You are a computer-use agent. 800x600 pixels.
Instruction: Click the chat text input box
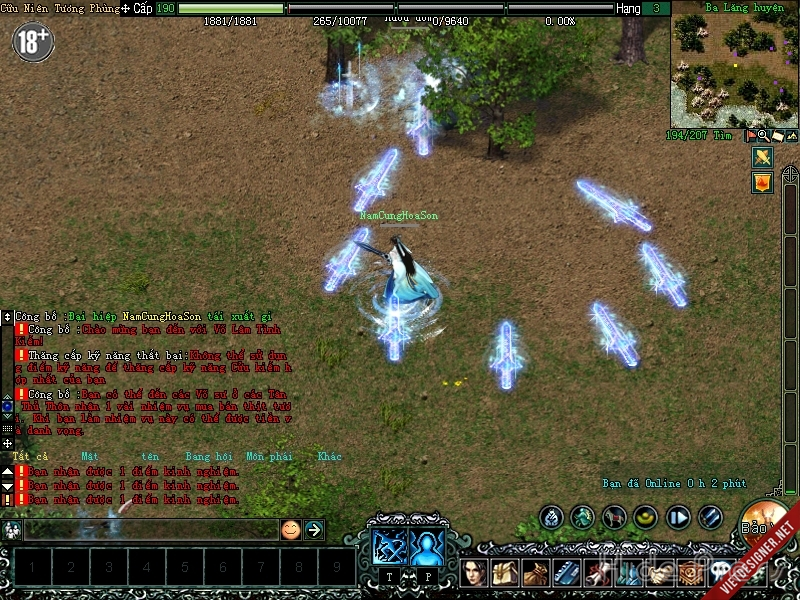click(150, 529)
